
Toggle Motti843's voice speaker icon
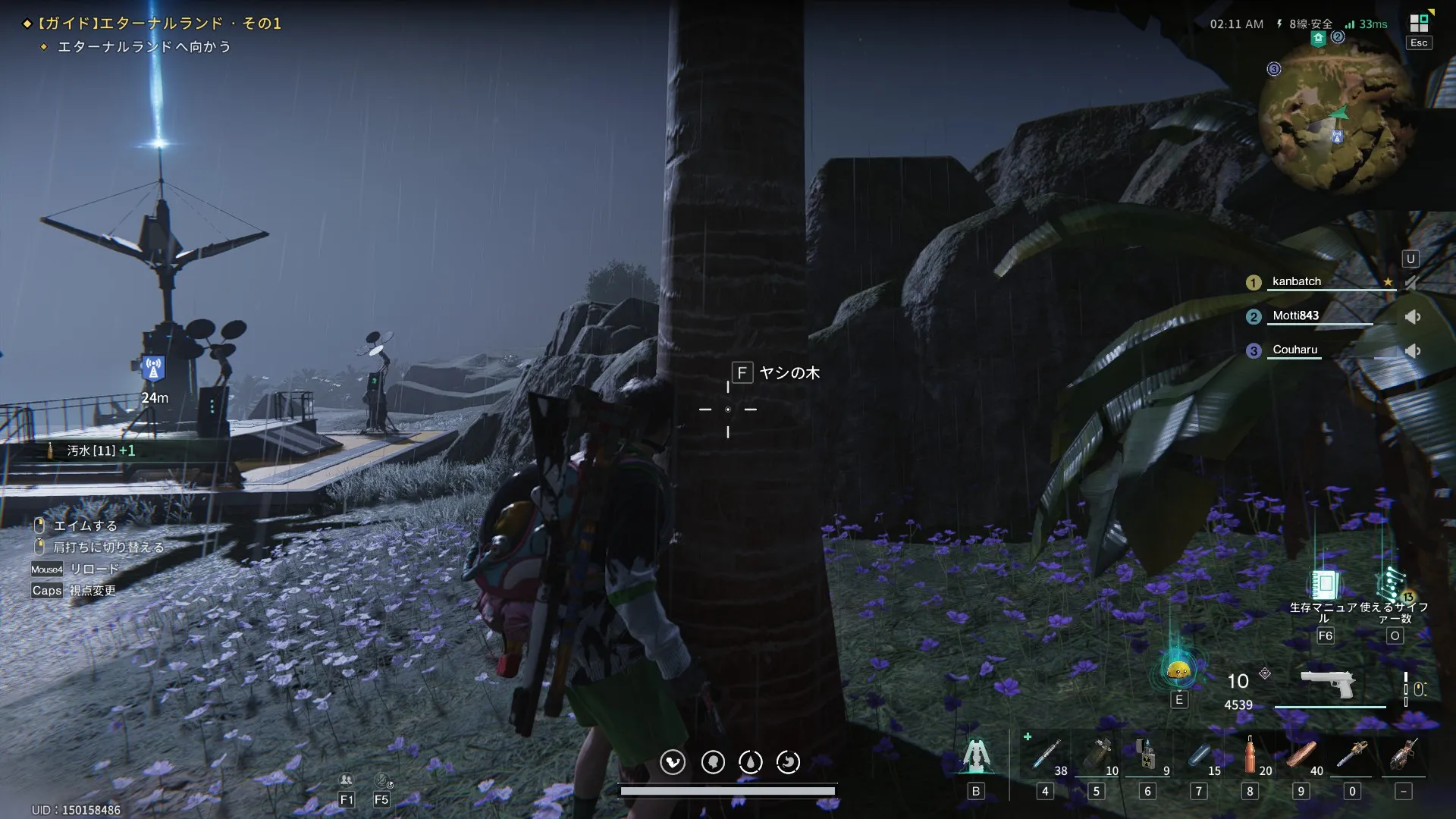click(1412, 317)
